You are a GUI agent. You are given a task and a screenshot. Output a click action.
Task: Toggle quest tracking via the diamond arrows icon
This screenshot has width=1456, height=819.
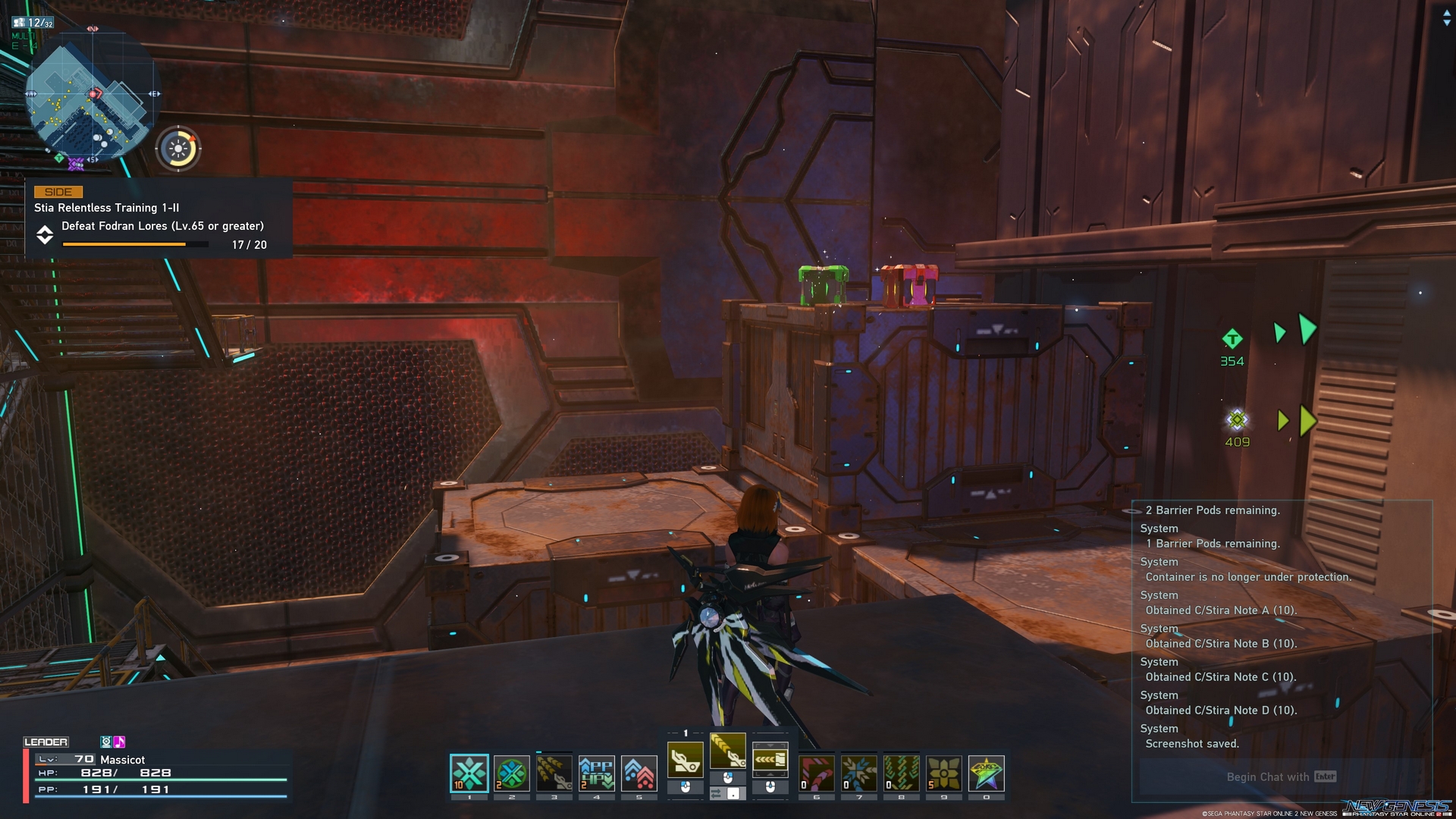[45, 236]
